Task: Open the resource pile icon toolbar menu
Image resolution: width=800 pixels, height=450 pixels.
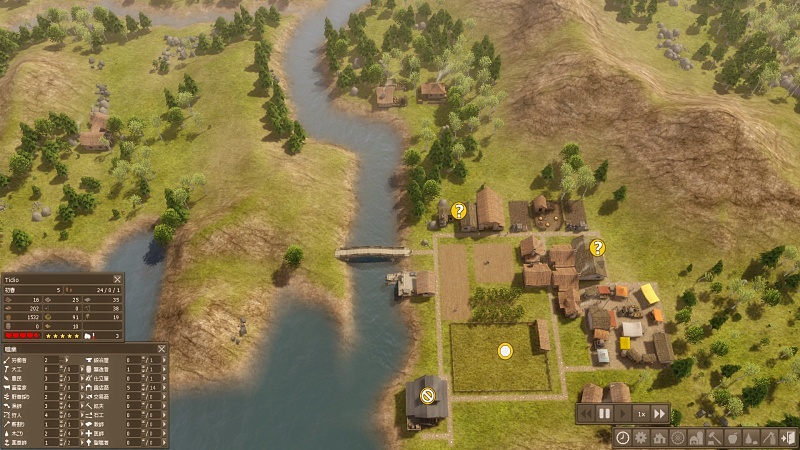Action: coord(749,438)
